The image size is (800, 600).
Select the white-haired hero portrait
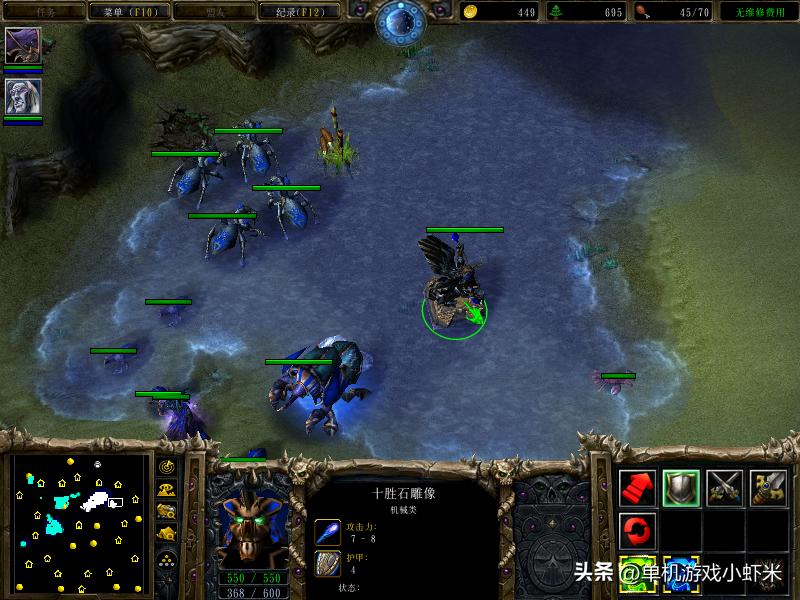pyautogui.click(x=22, y=96)
